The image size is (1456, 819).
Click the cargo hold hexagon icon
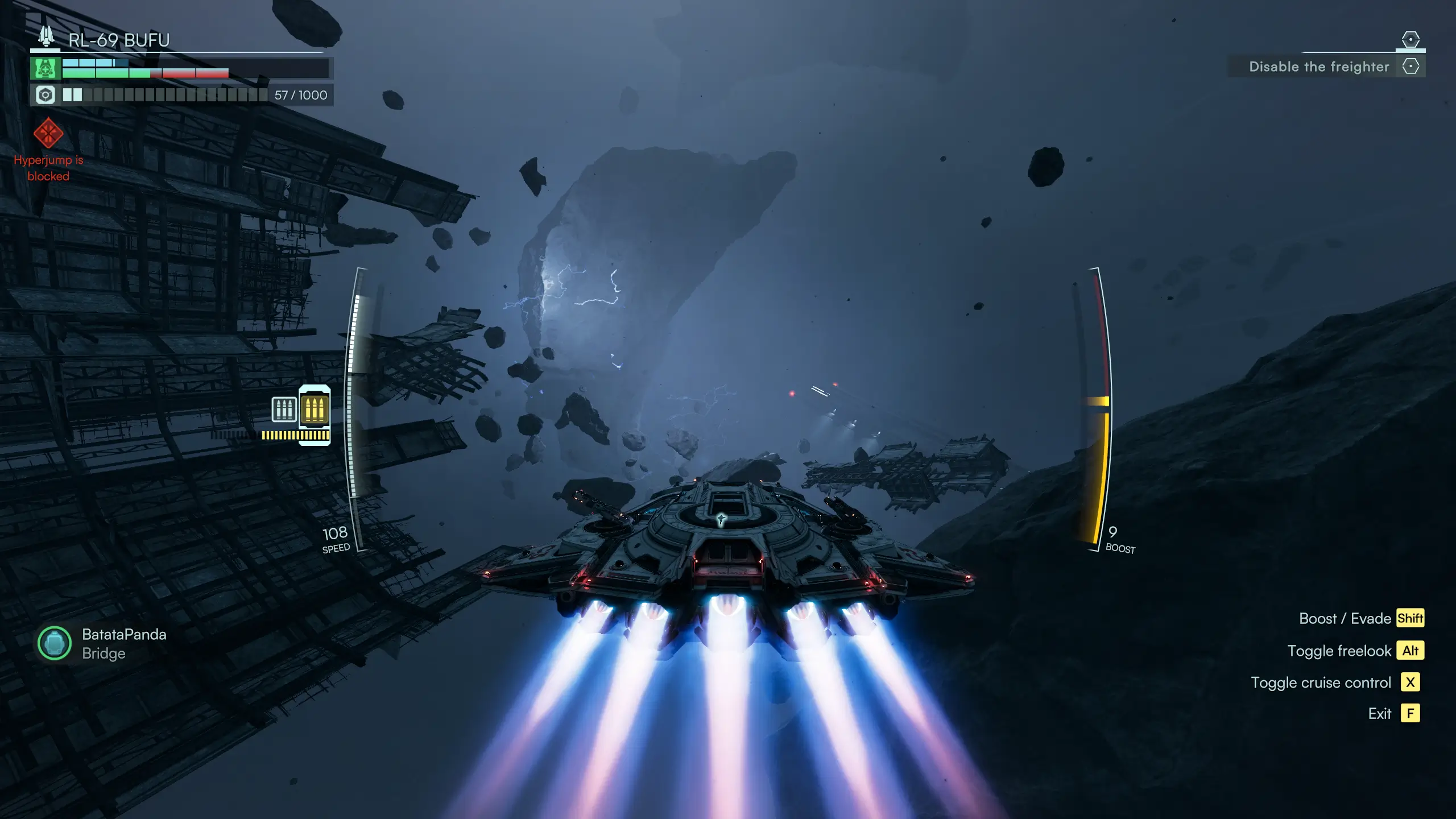pos(45,95)
